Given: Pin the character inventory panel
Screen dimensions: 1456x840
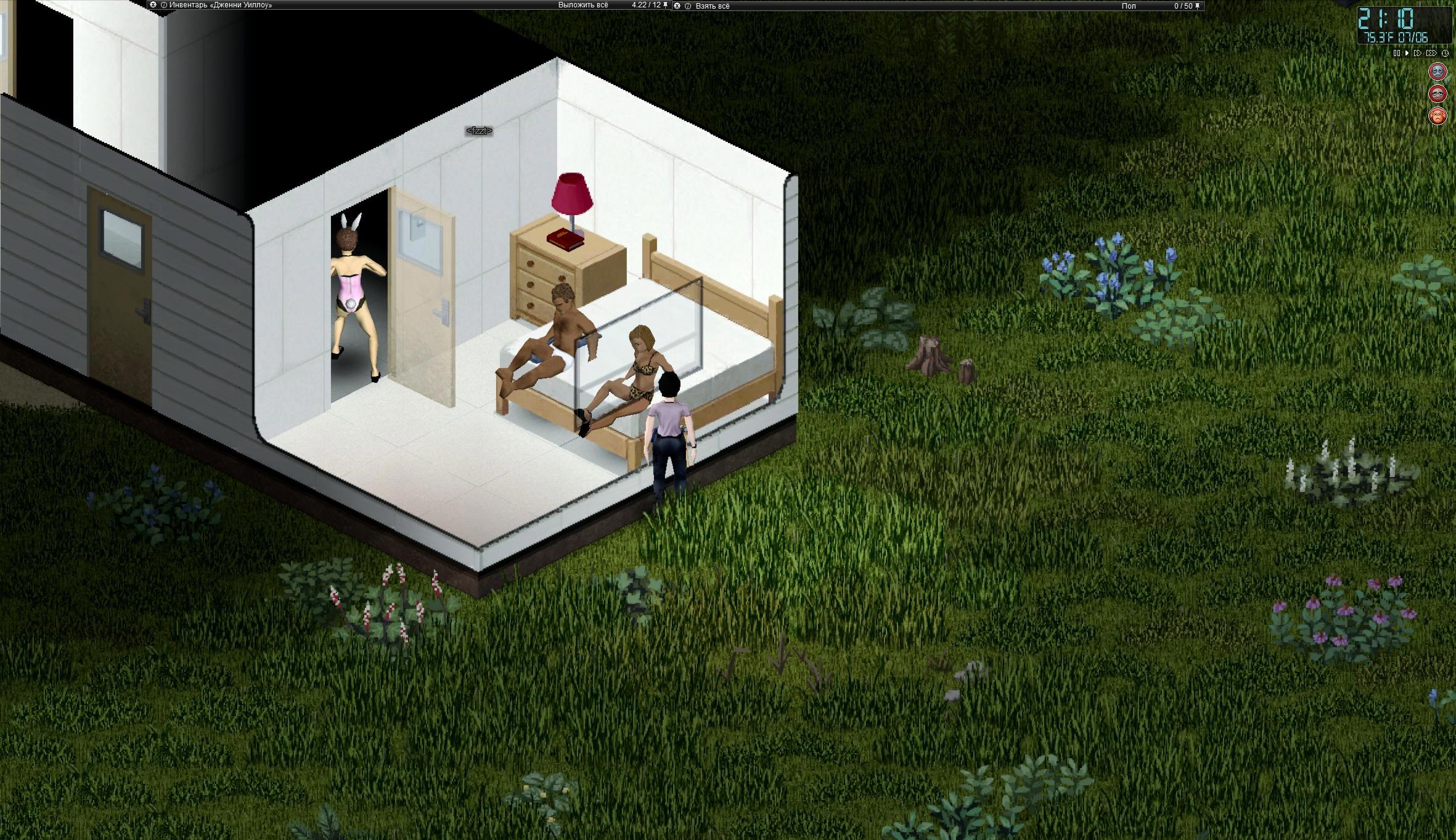Looking at the screenshot, I should [666, 5].
